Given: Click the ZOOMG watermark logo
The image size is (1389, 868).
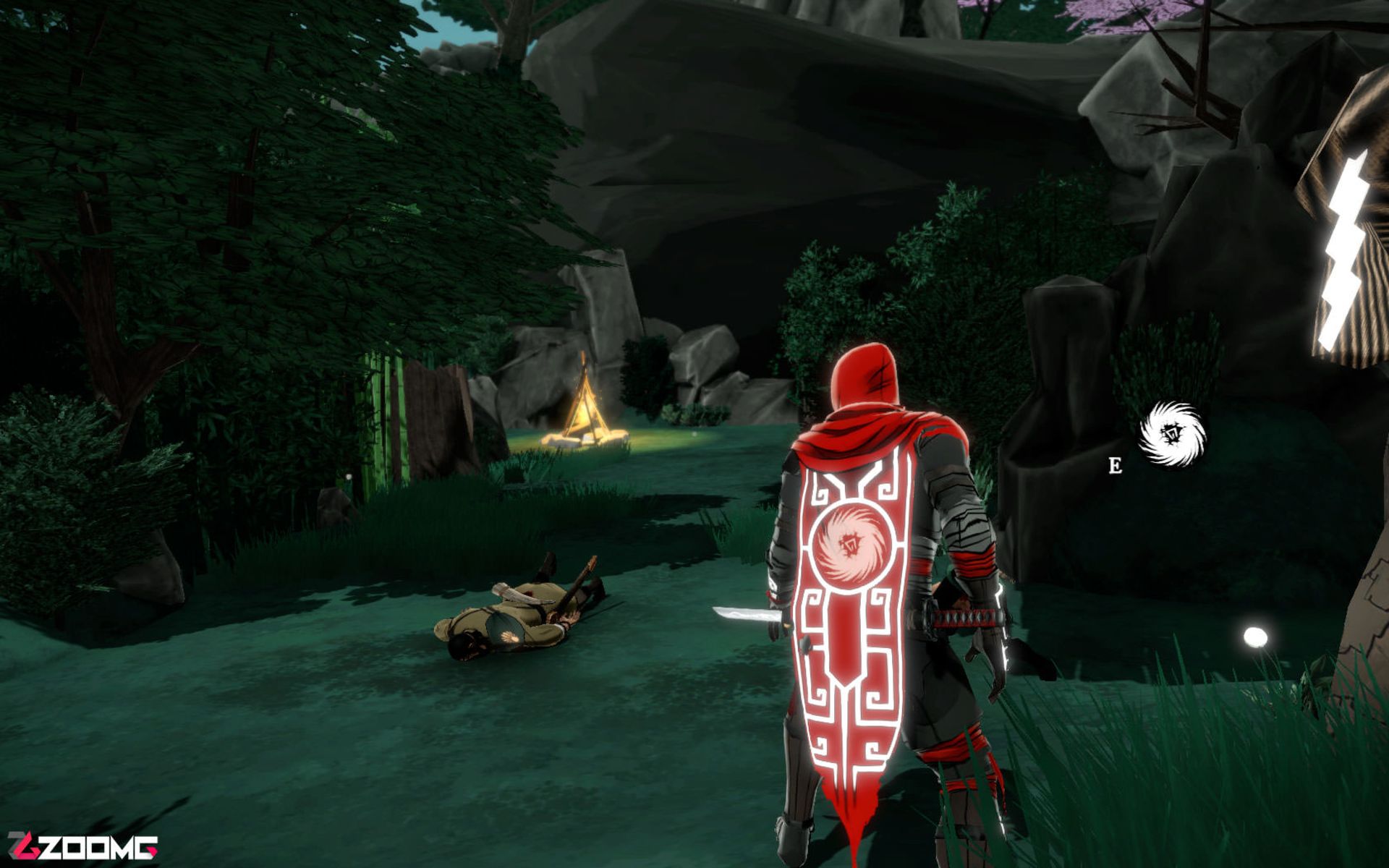Looking at the screenshot, I should pos(82,846).
